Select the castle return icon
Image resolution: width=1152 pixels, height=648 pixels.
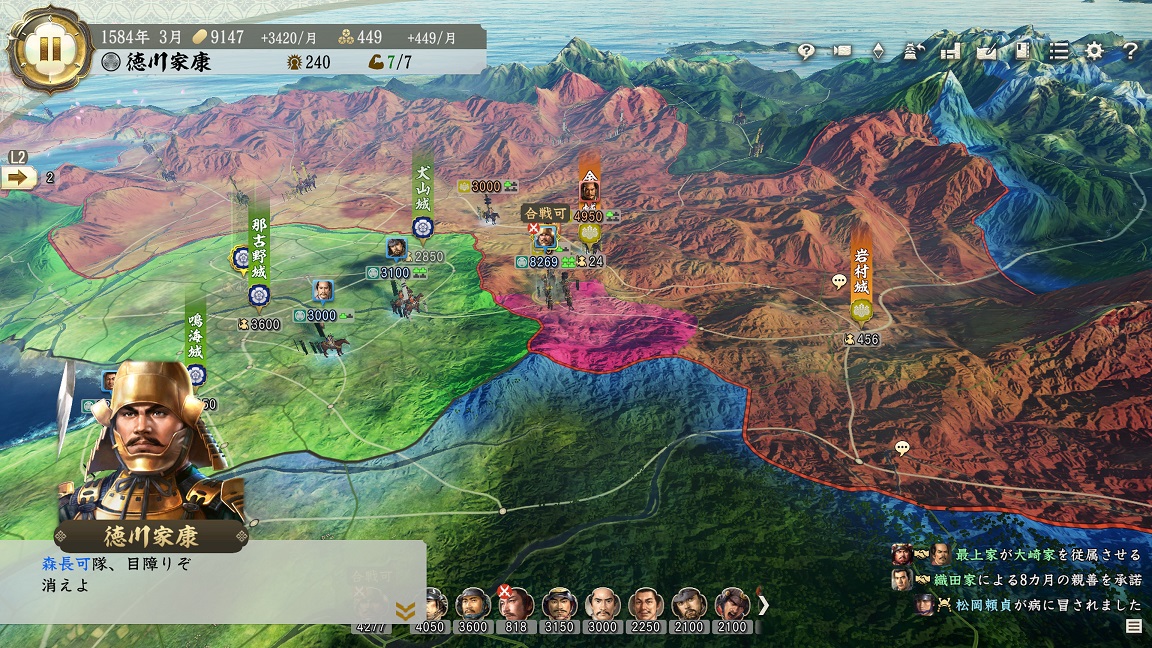pyautogui.click(x=914, y=51)
